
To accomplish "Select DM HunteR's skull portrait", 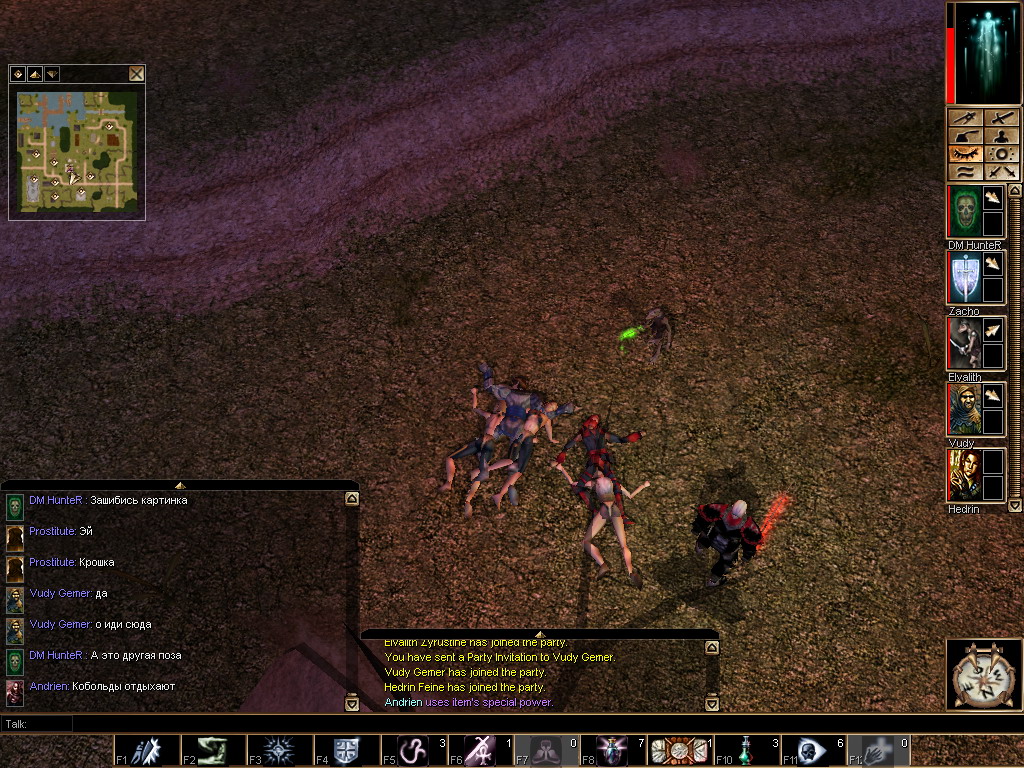I will pyautogui.click(x=963, y=211).
